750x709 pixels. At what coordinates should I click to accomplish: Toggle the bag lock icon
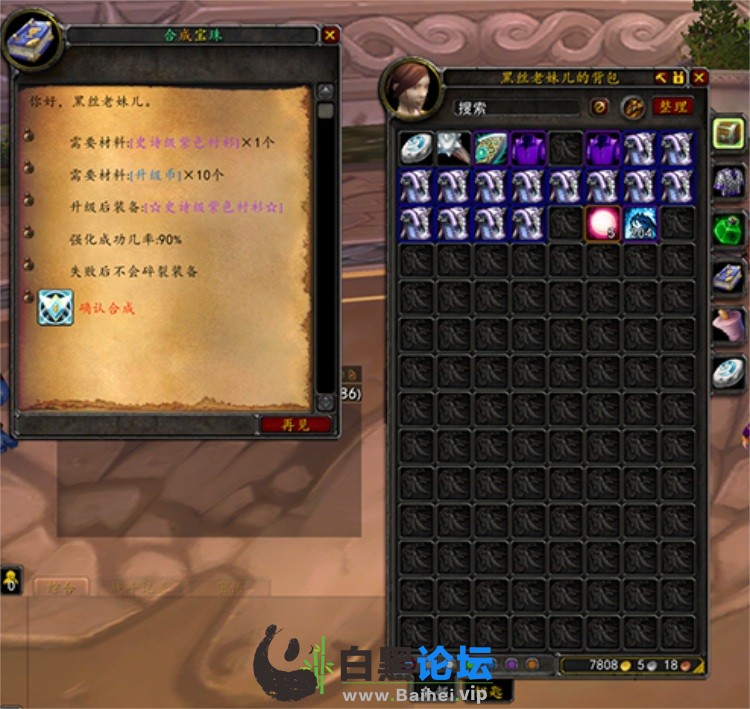point(679,77)
